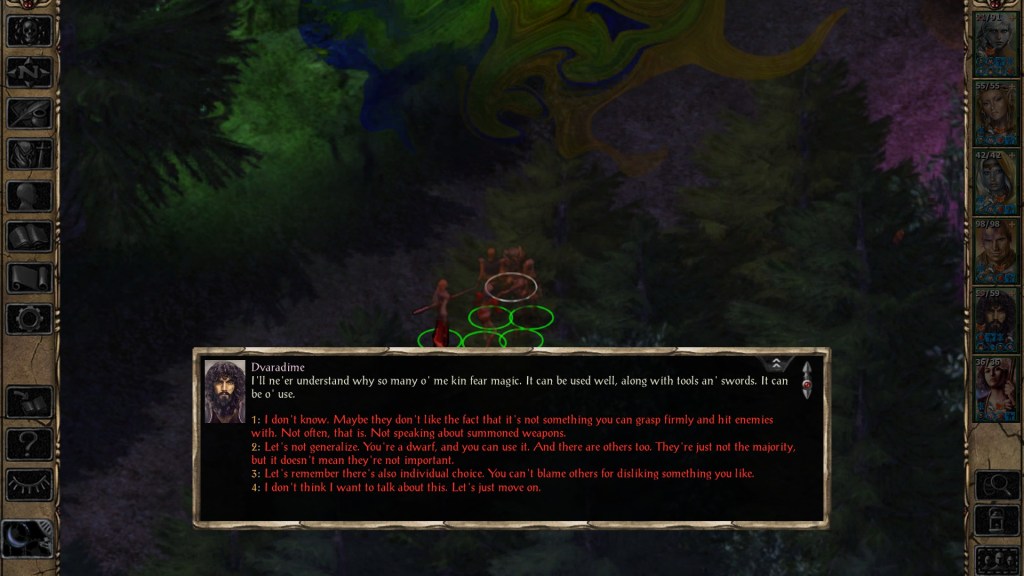Open the gear options button
The height and width of the screenshot is (576, 1024).
[x=29, y=319]
